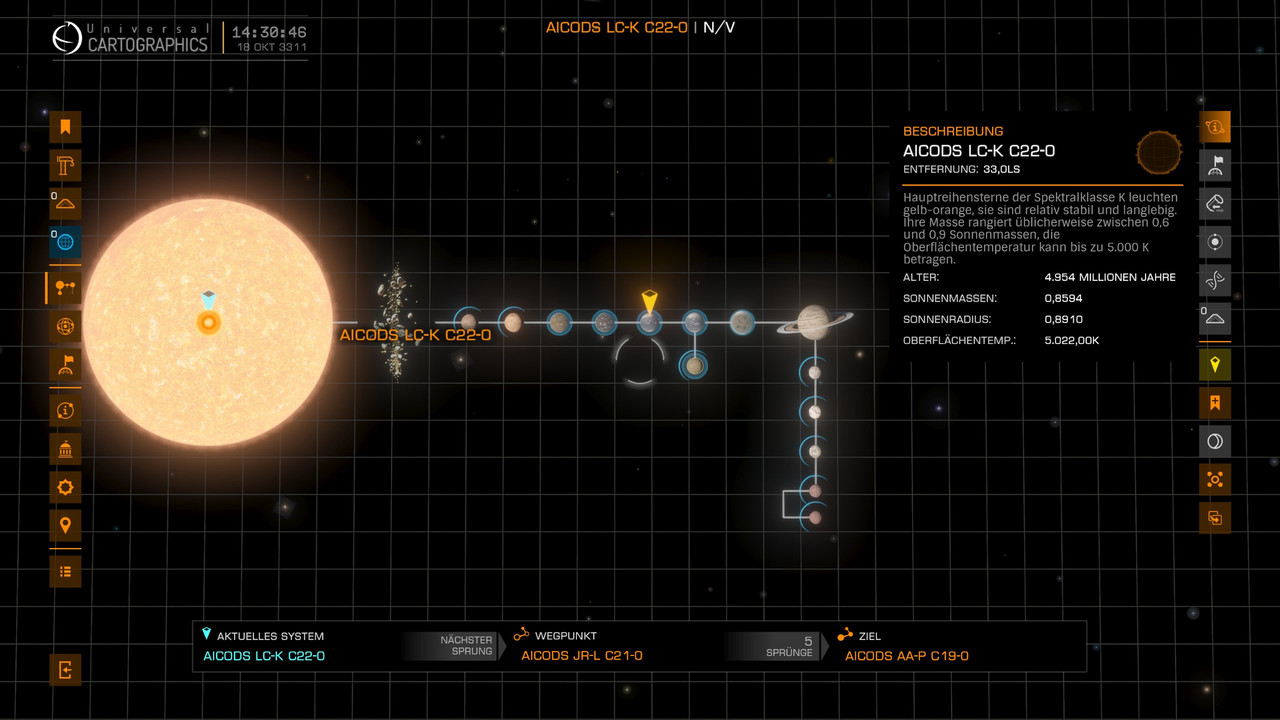The height and width of the screenshot is (720, 1280).
Task: Open the circled info icon in left sidebar
Action: coord(65,410)
